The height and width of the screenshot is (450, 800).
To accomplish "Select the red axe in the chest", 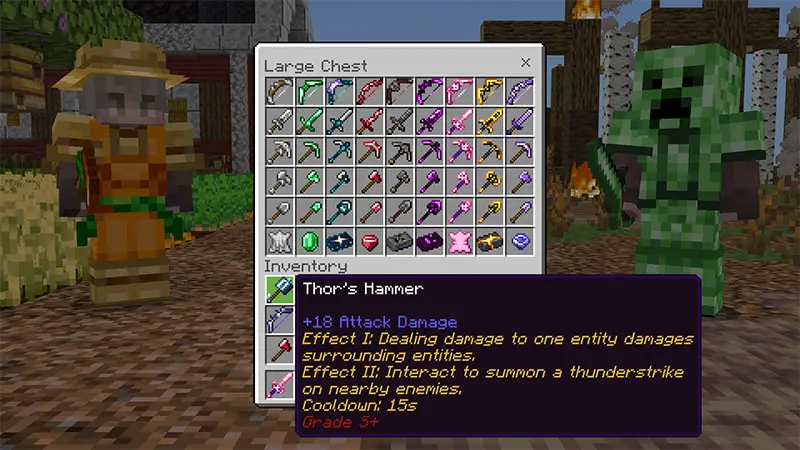I will tap(369, 181).
